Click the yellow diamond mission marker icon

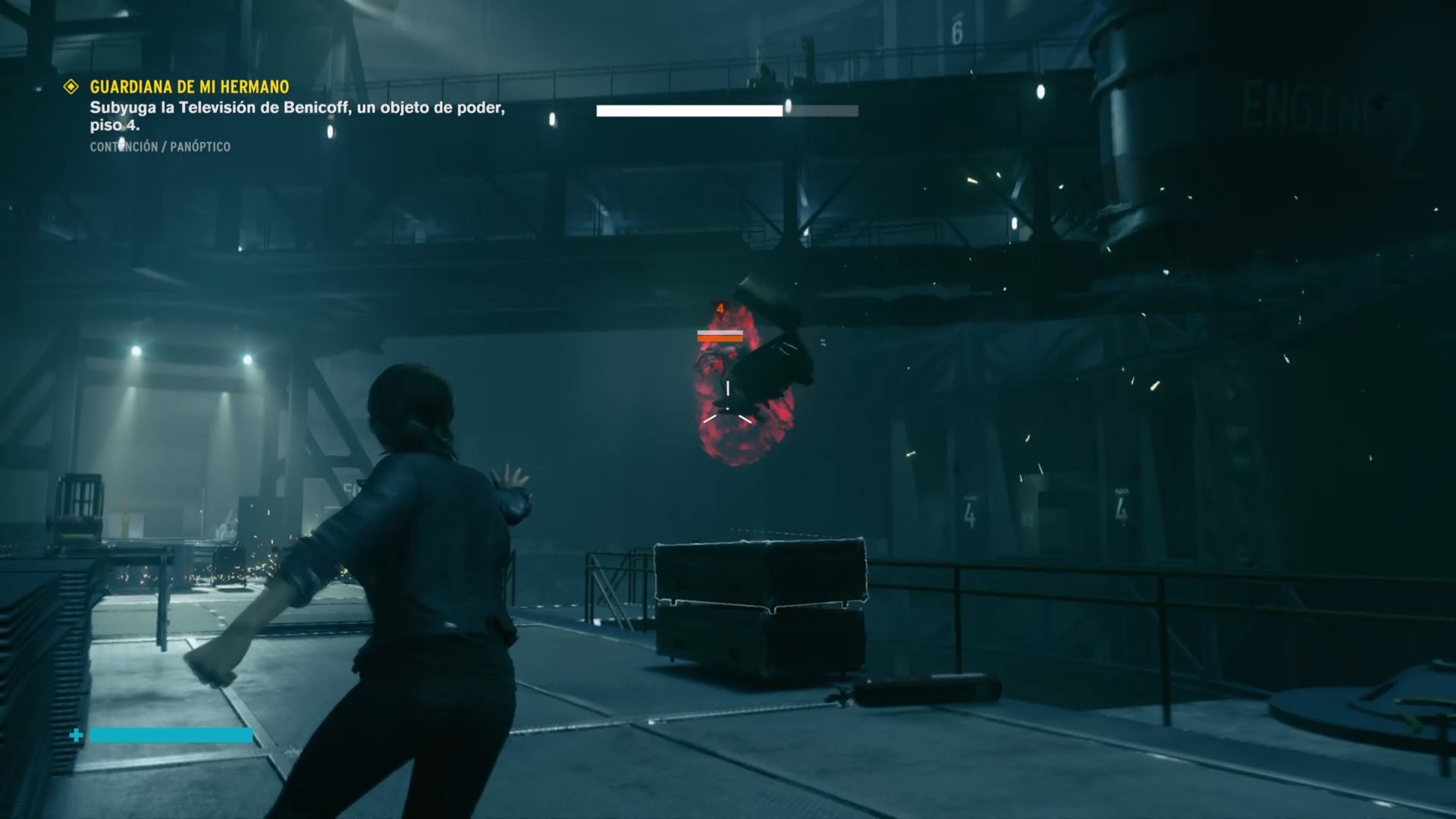click(71, 87)
